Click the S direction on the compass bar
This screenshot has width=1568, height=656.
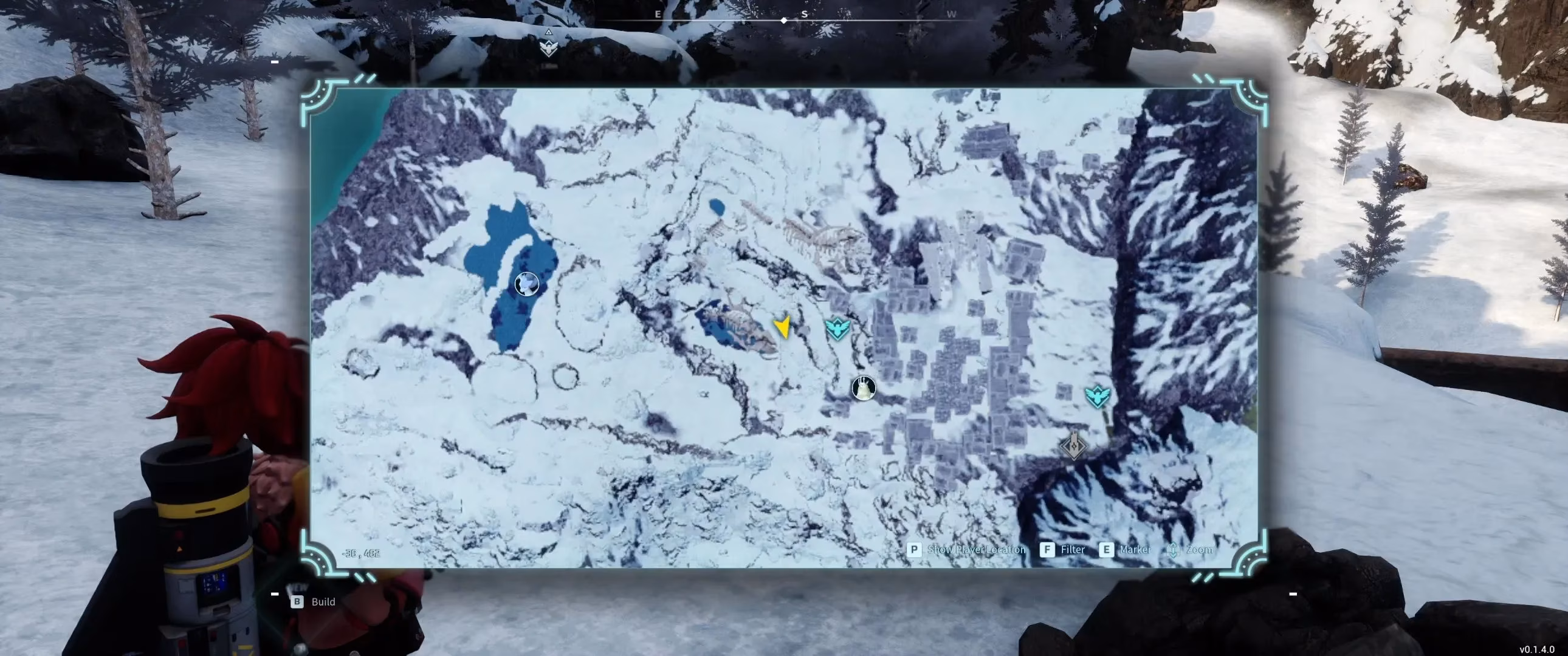click(805, 15)
